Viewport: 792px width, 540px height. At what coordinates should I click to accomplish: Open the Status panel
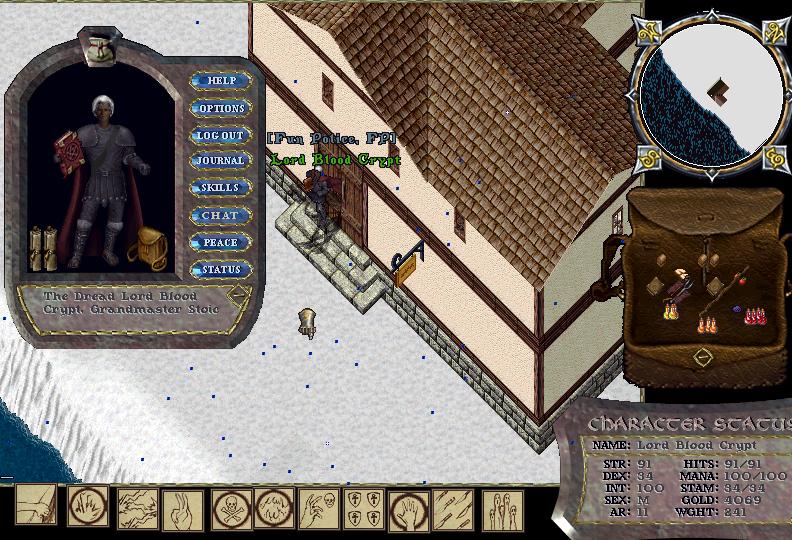coord(220,270)
